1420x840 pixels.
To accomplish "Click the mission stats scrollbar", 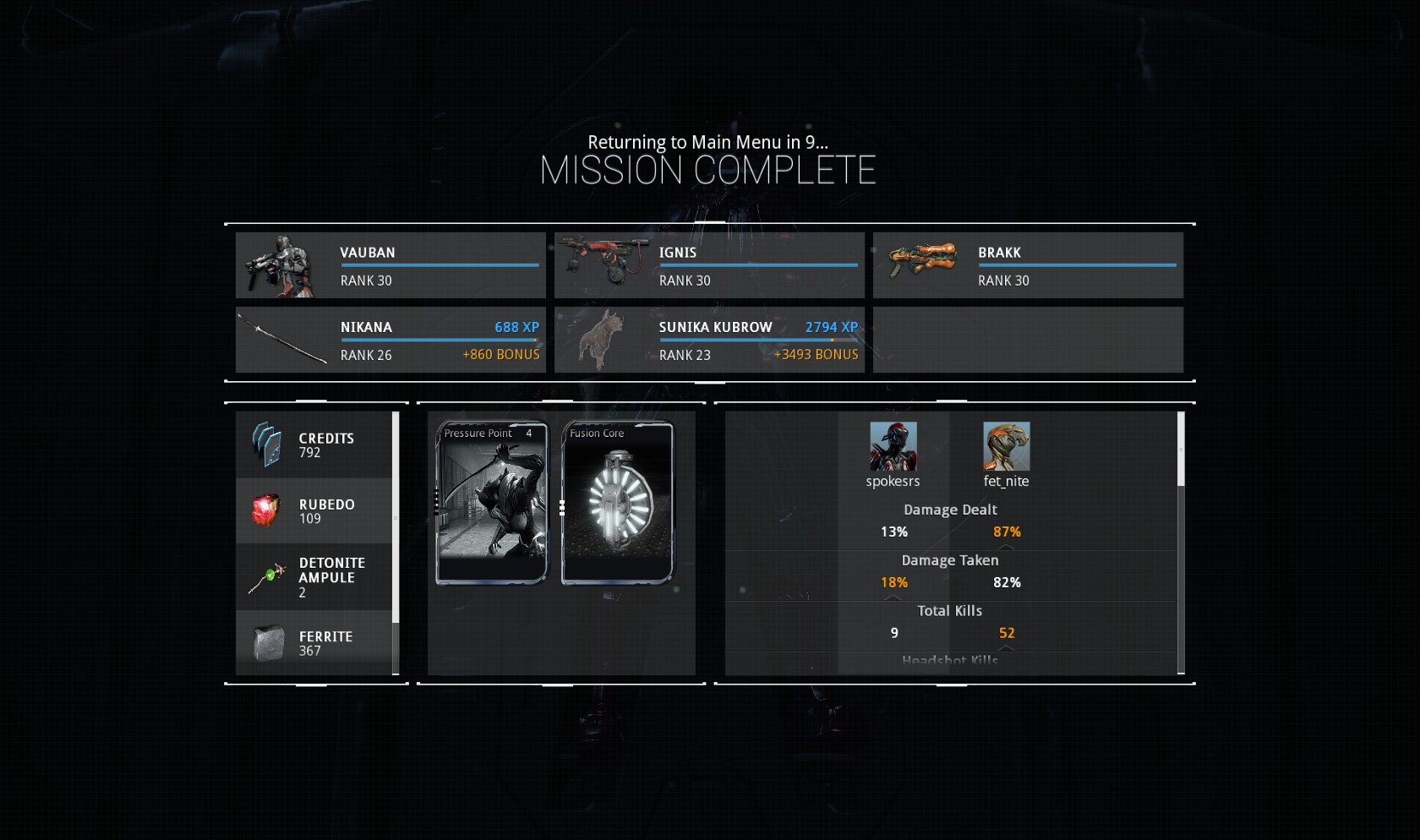I will pos(1181,450).
